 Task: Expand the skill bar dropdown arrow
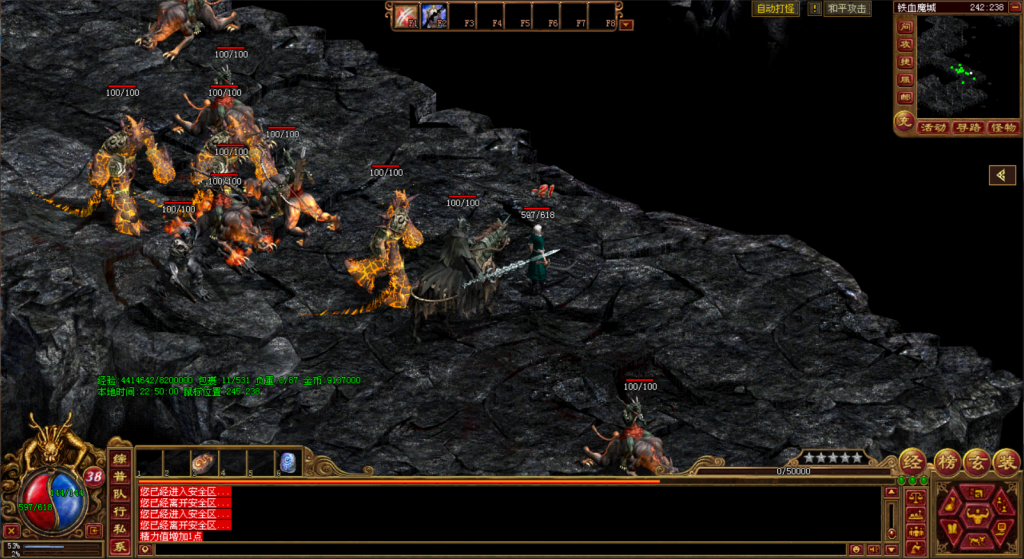click(x=627, y=24)
